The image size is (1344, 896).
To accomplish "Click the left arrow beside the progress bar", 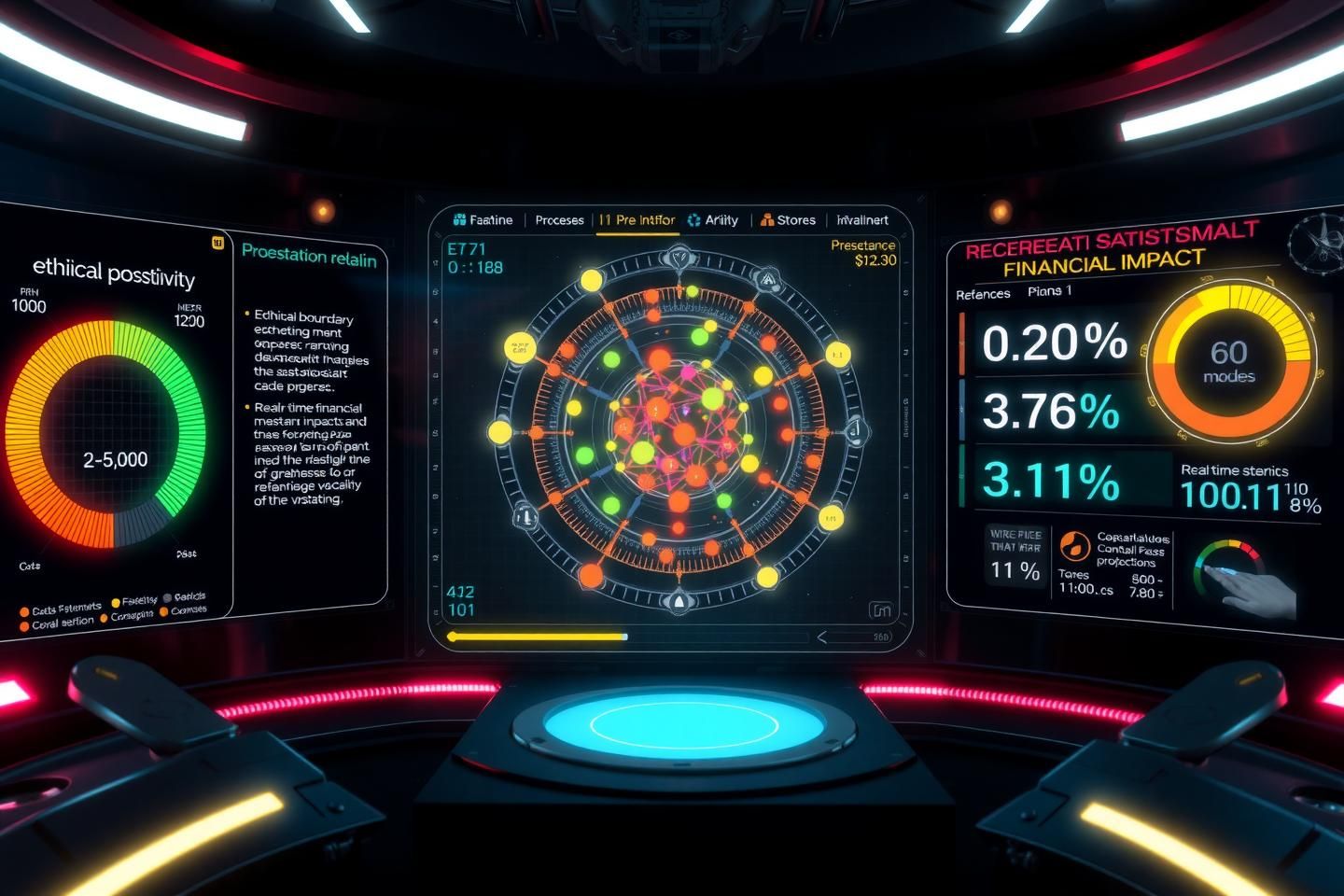I will click(x=822, y=637).
